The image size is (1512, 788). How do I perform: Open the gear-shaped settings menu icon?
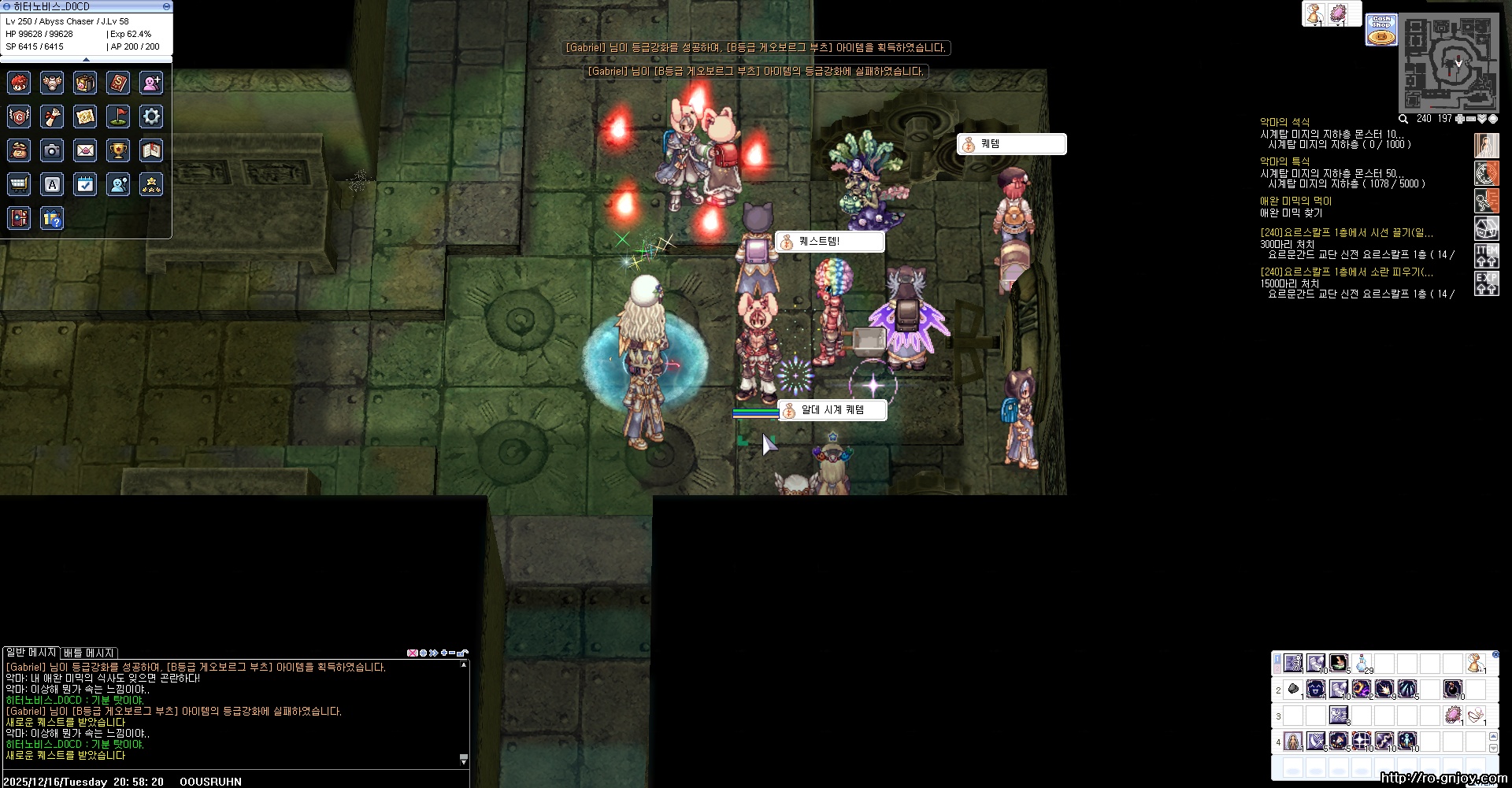[151, 117]
